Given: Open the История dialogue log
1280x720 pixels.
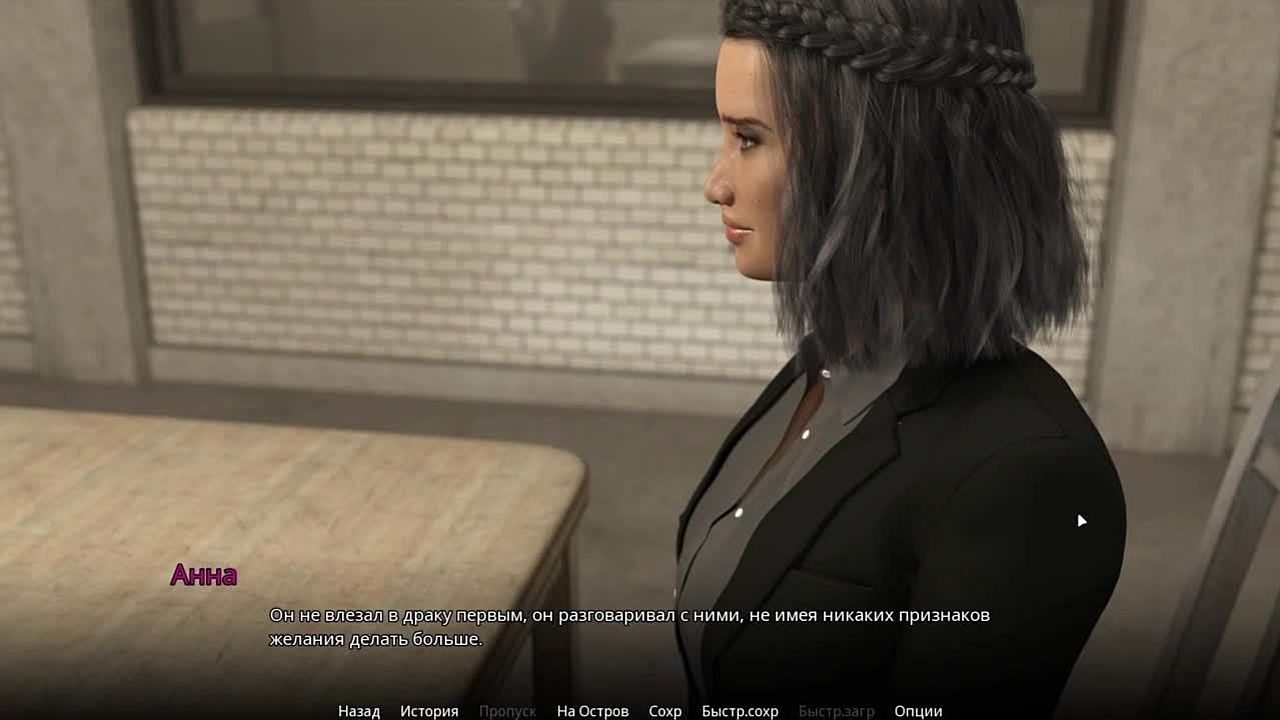Looking at the screenshot, I should click(429, 711).
